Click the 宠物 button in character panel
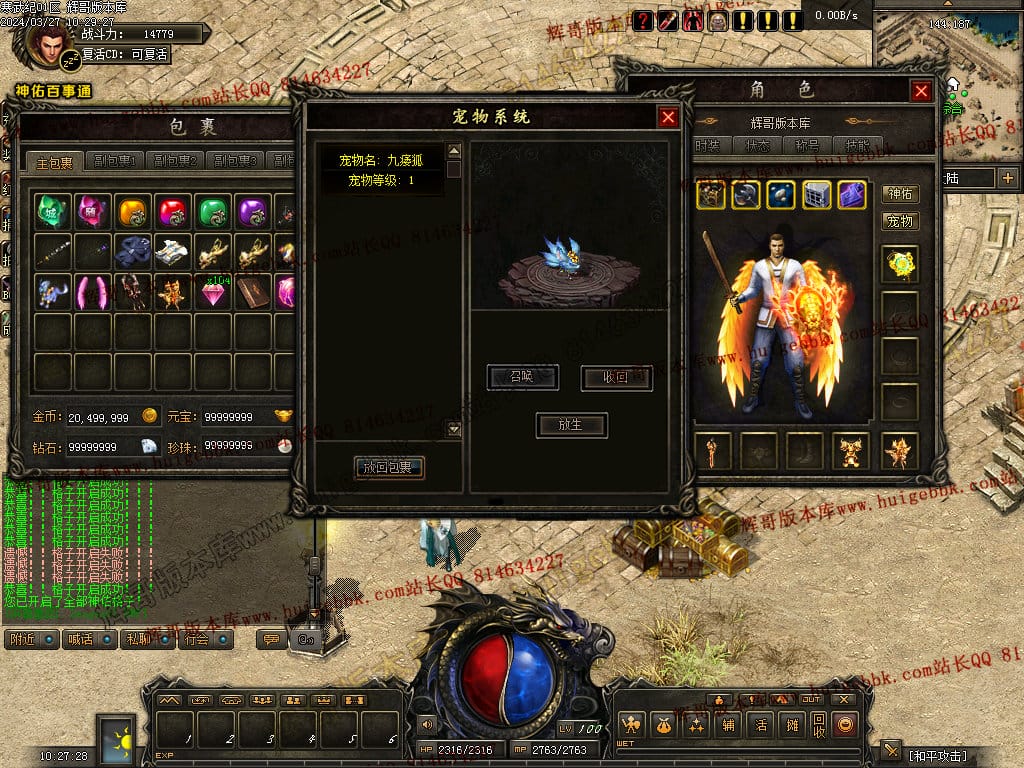The height and width of the screenshot is (768, 1024). pos(900,221)
